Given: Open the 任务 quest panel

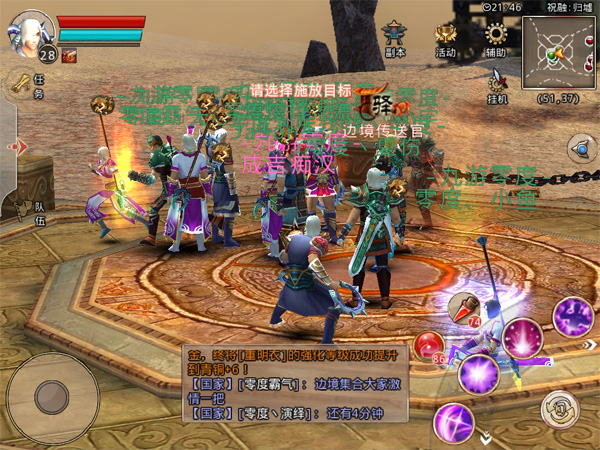Looking at the screenshot, I should point(24,85).
